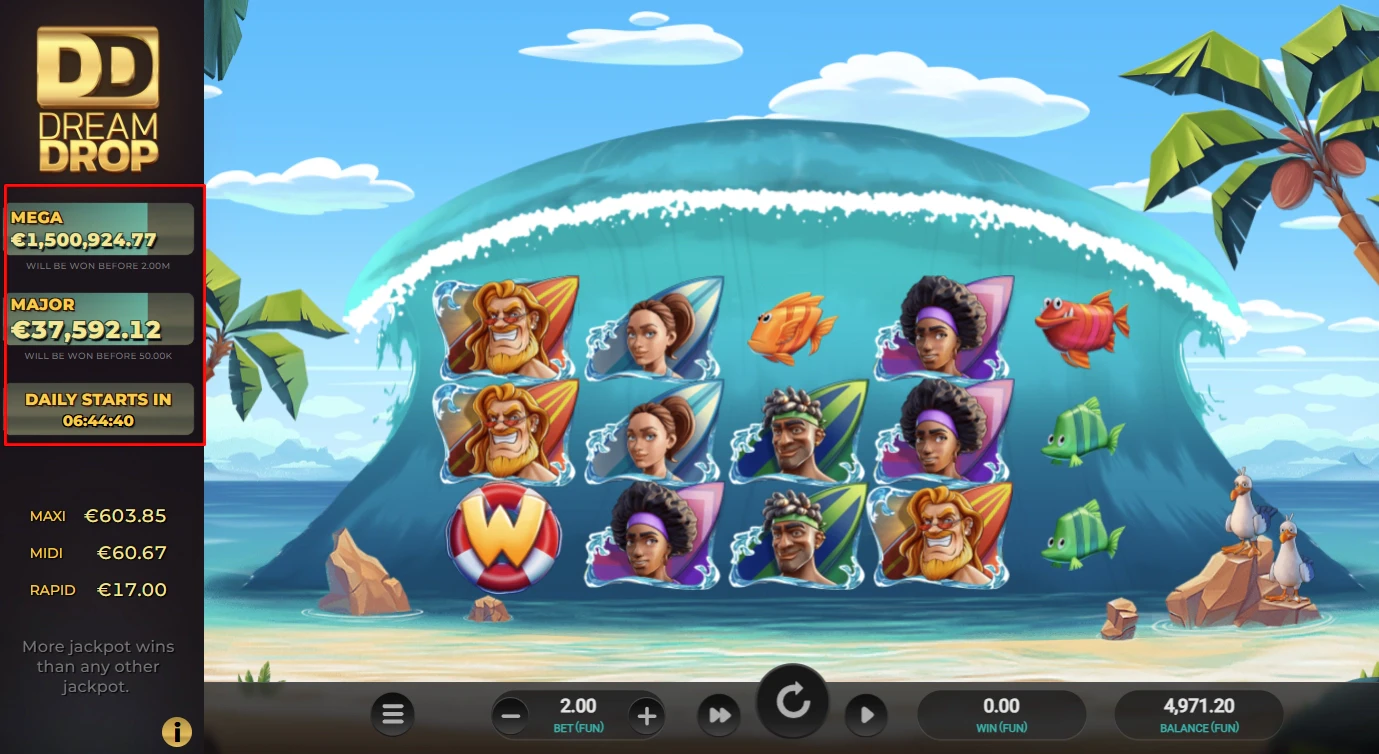View the MAJOR jackpot details
Image resolution: width=1379 pixels, height=754 pixels.
[100, 318]
